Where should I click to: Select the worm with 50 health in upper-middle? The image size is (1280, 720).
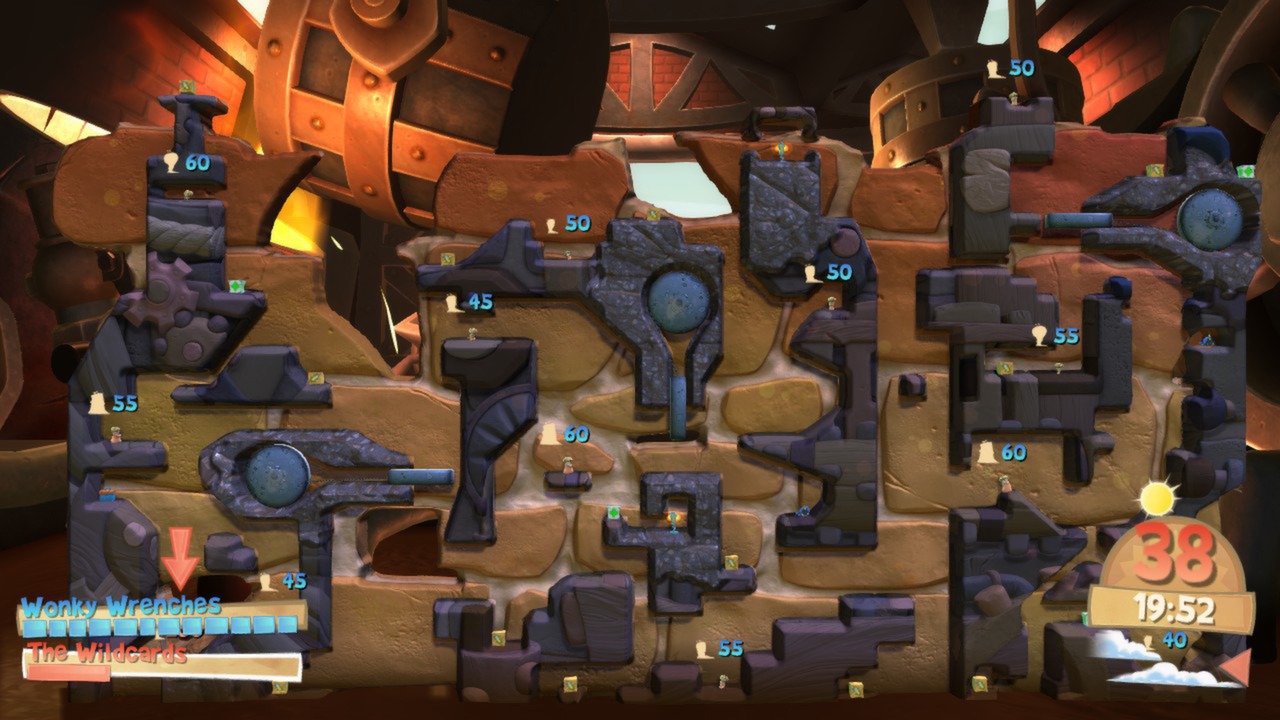pyautogui.click(x=568, y=255)
